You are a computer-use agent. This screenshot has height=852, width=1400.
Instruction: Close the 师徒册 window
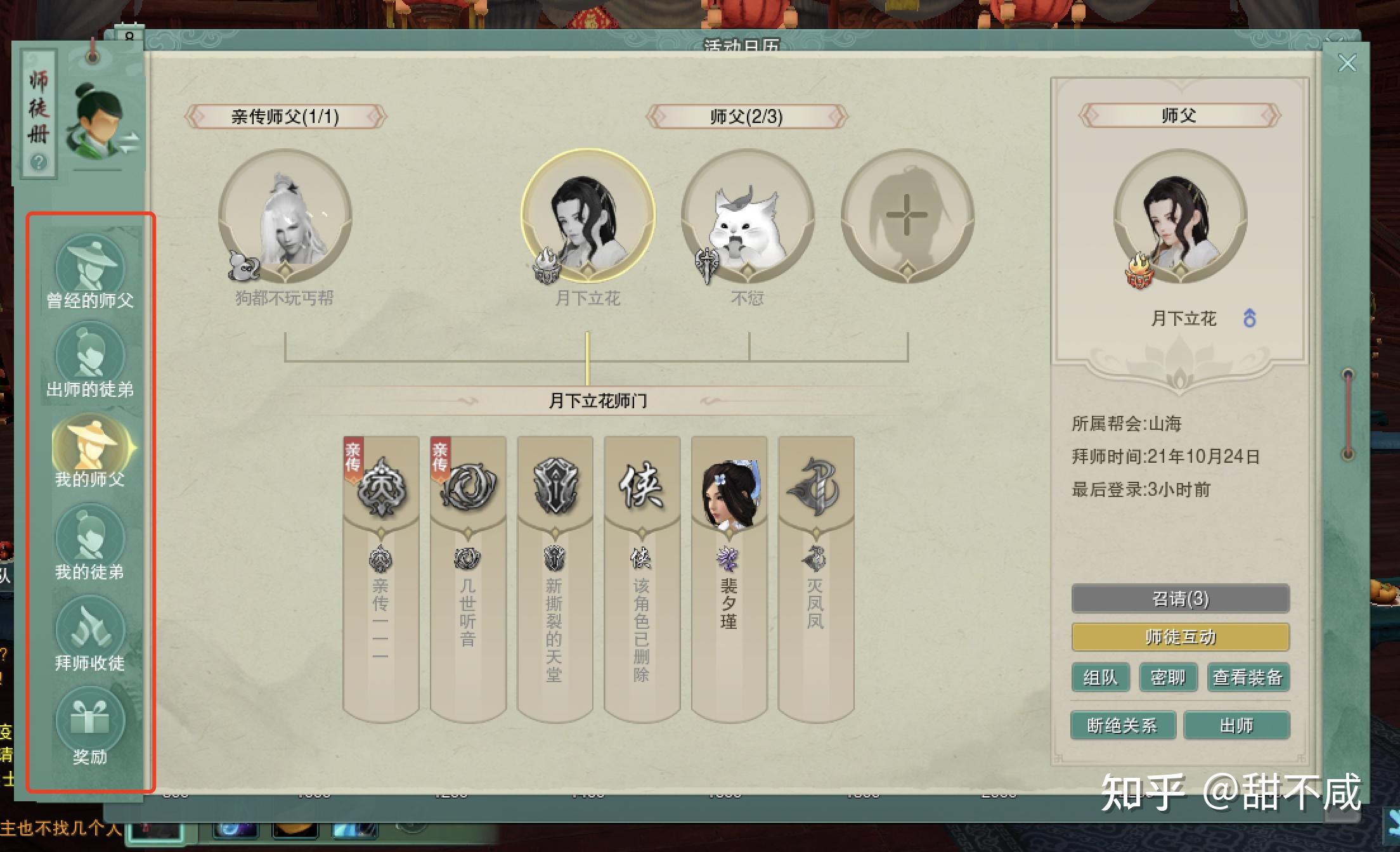(1346, 63)
